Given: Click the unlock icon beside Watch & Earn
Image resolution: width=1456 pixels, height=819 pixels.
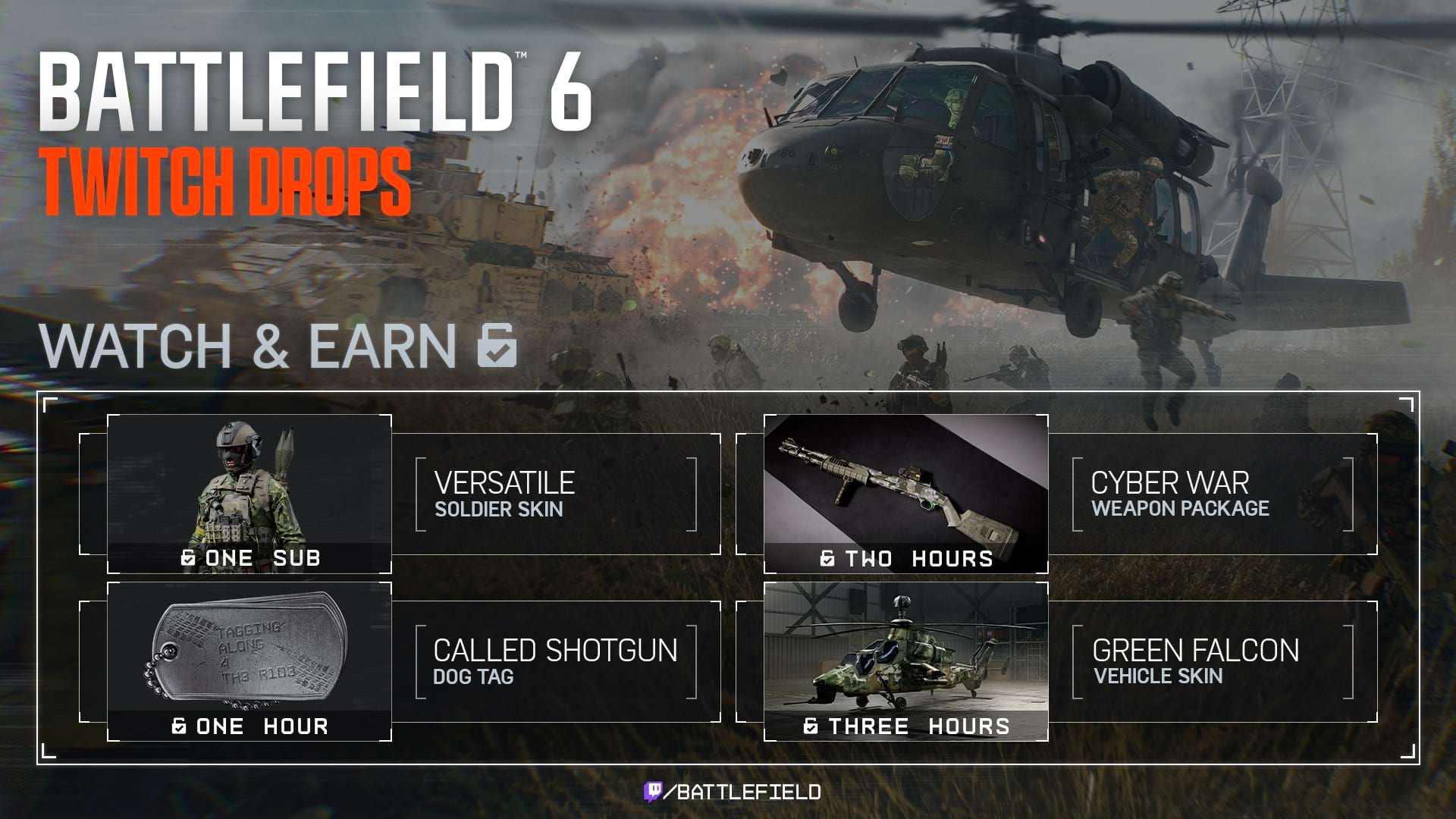Looking at the screenshot, I should point(497,346).
